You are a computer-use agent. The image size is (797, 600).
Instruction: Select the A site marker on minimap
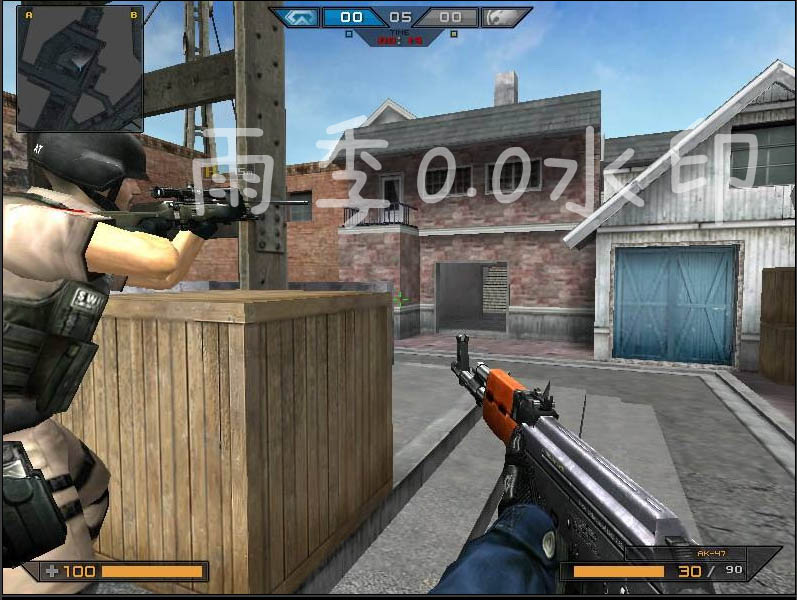tap(28, 16)
